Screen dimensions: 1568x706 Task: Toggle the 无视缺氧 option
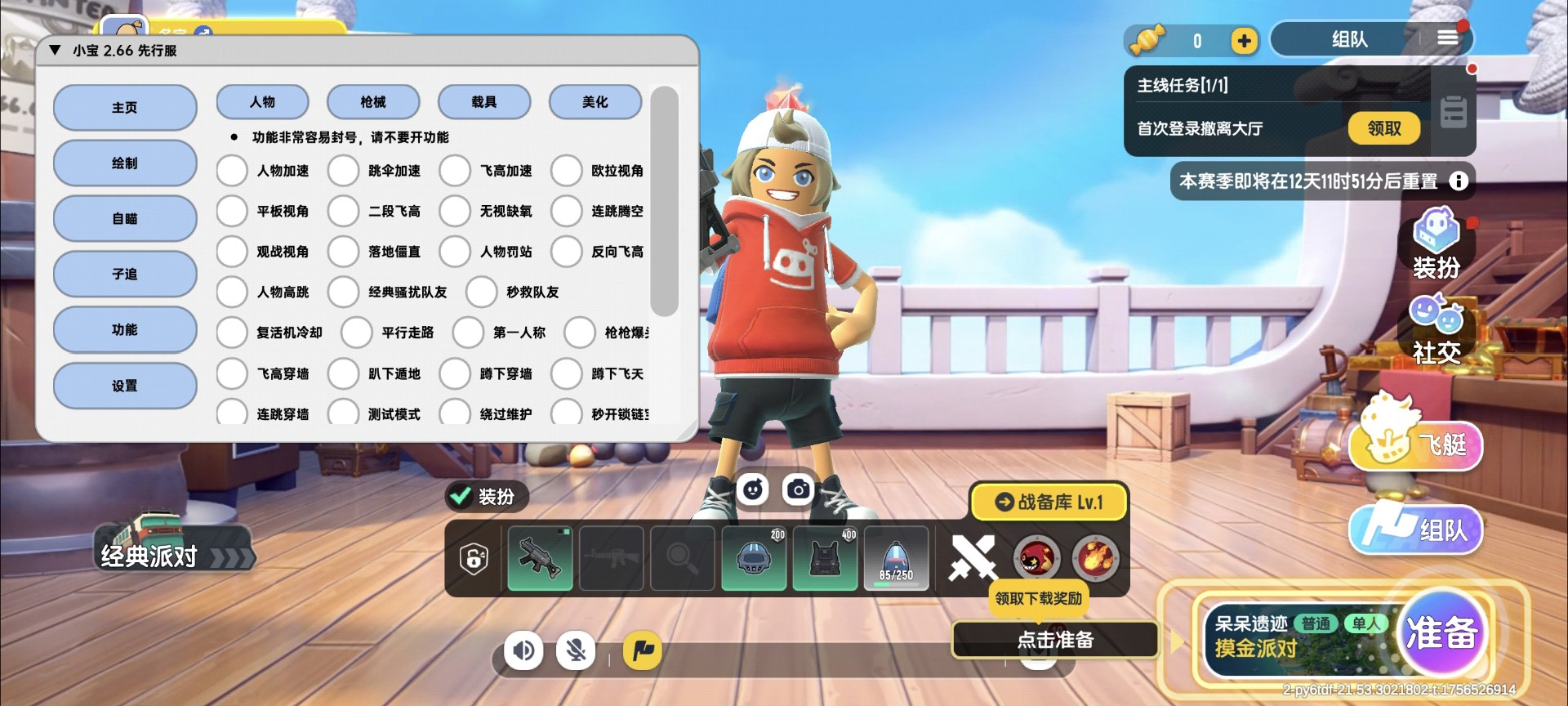pyautogui.click(x=455, y=211)
